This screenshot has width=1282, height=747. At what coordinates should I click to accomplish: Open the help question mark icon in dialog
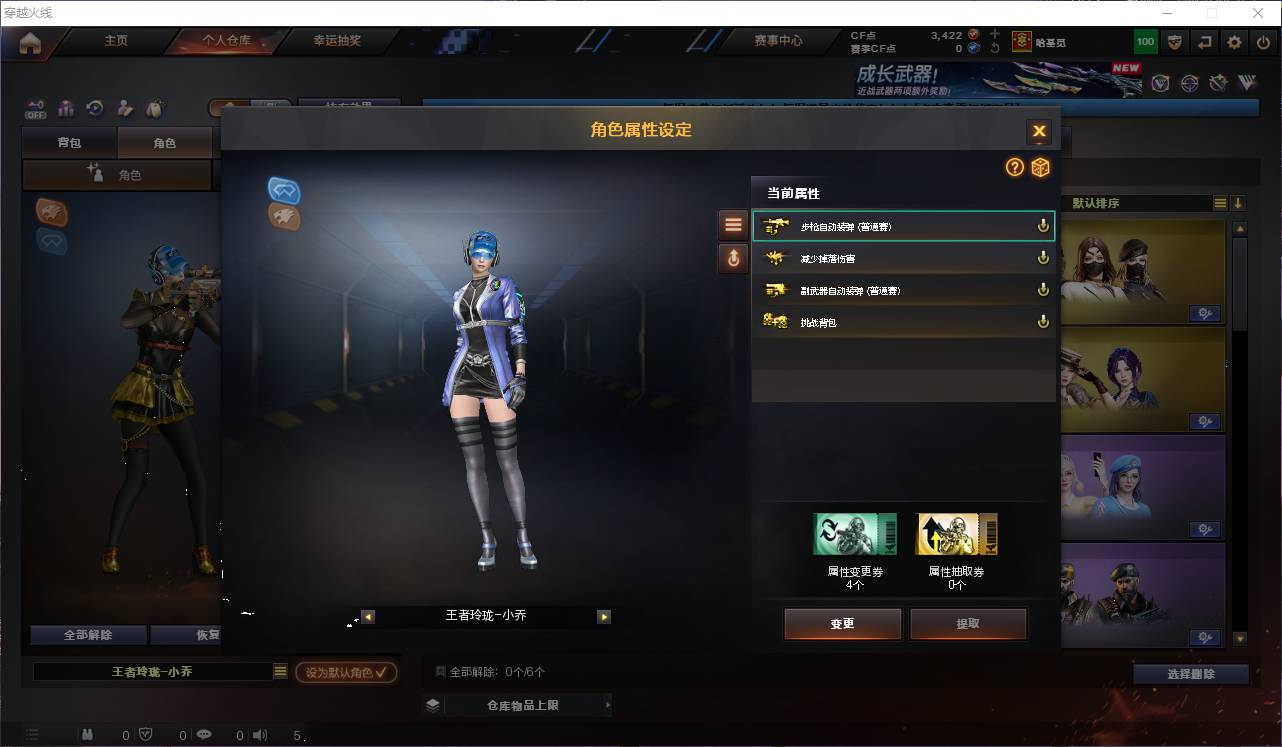tap(1013, 168)
